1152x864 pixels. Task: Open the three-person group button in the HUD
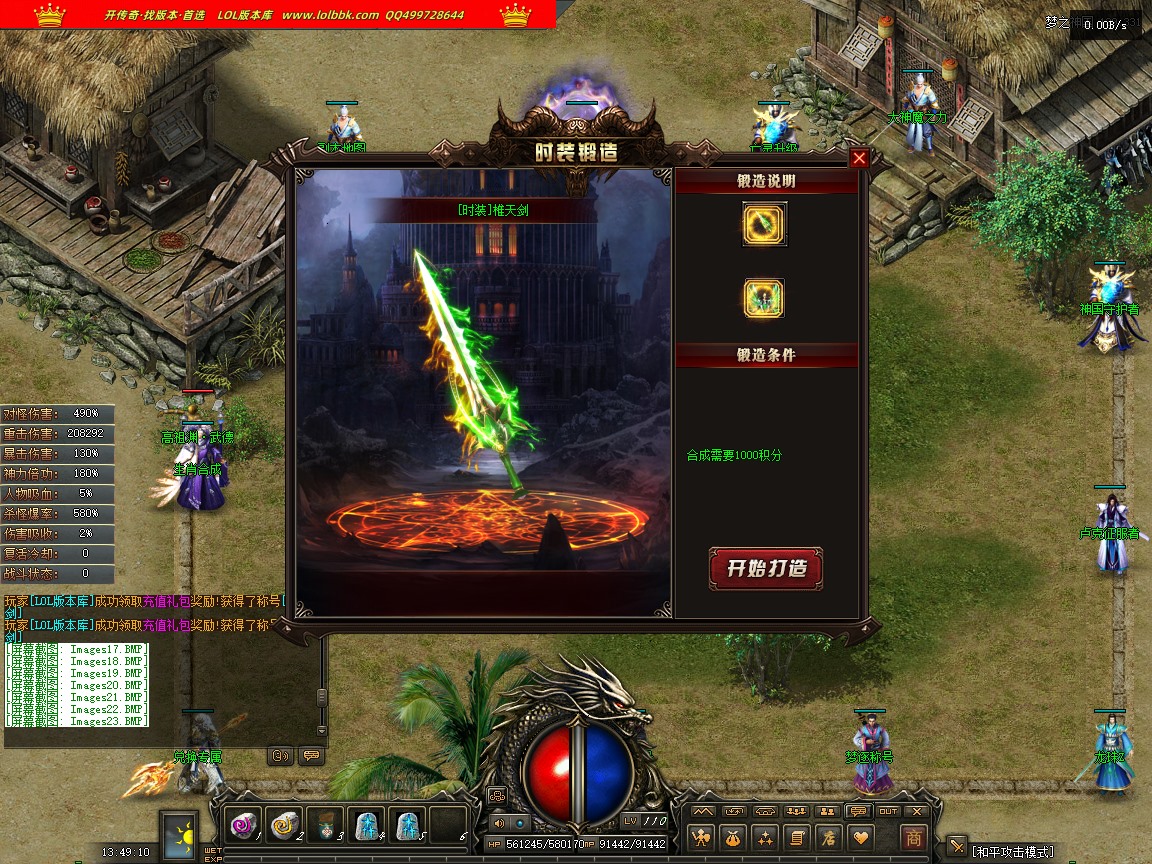tap(796, 811)
